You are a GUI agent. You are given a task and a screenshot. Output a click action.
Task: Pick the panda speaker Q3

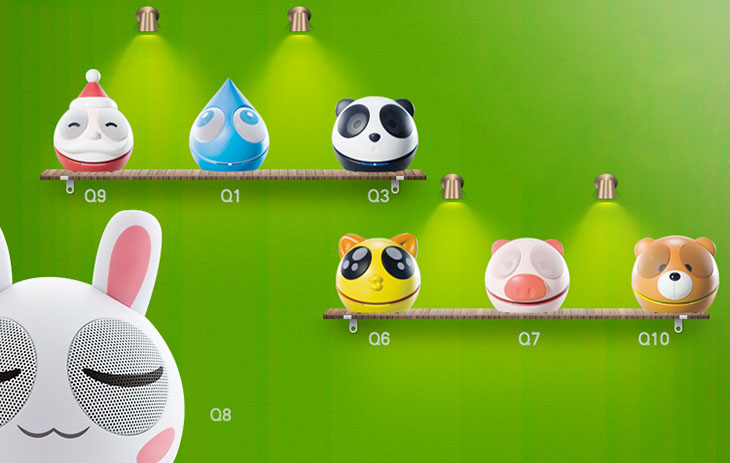[x=374, y=135]
